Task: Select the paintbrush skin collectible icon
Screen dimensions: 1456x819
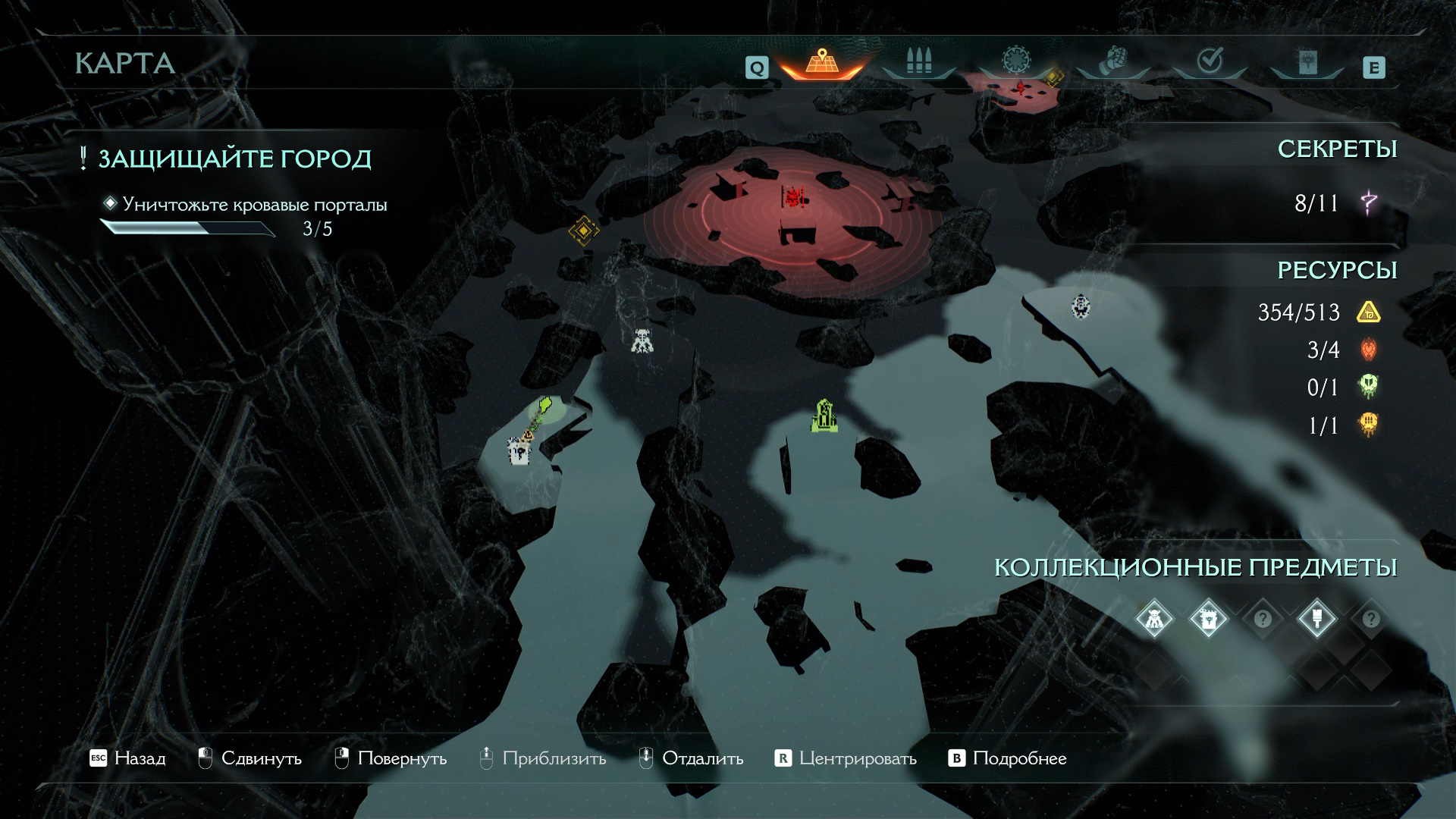Action: coord(1316,619)
